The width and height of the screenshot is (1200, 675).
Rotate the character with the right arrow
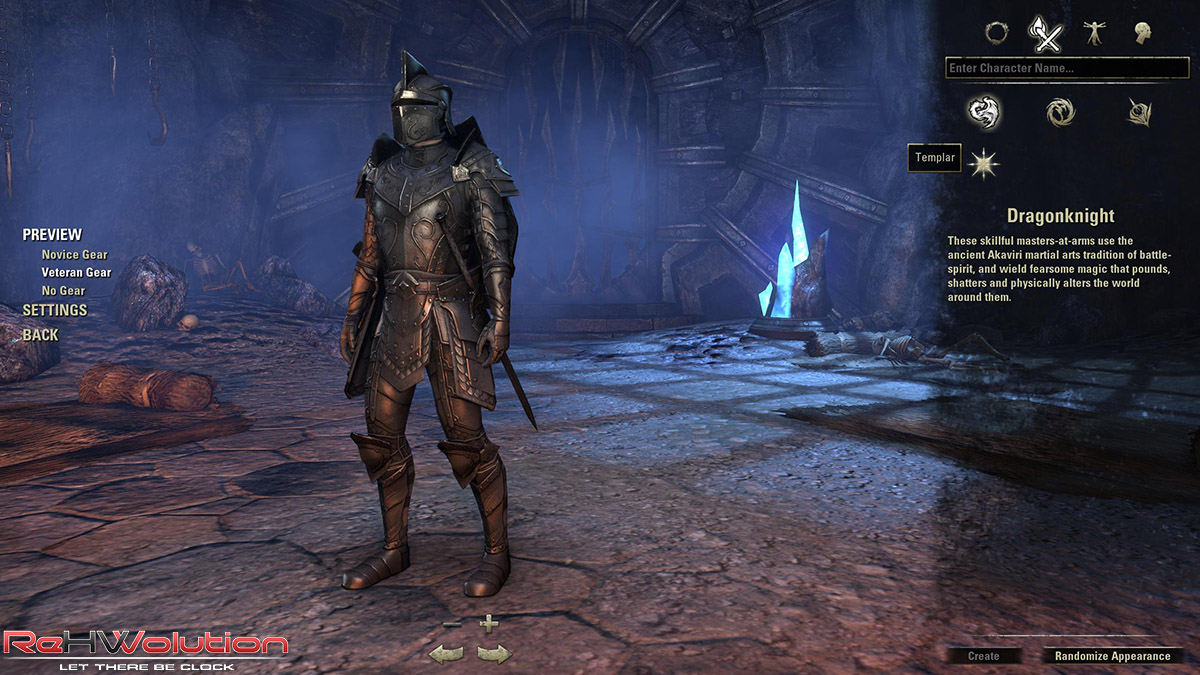pyautogui.click(x=494, y=654)
